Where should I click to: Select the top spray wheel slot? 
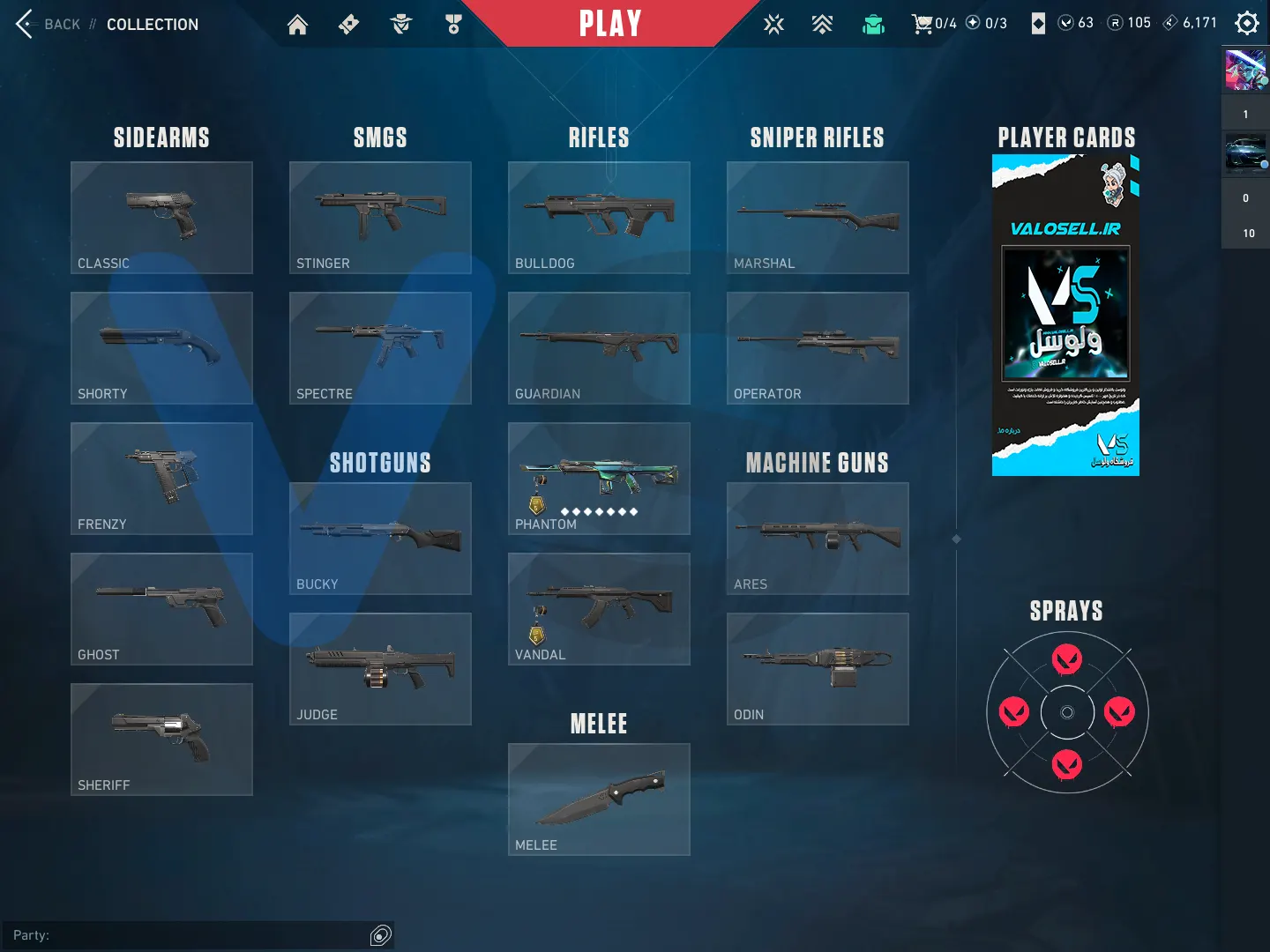(x=1067, y=658)
